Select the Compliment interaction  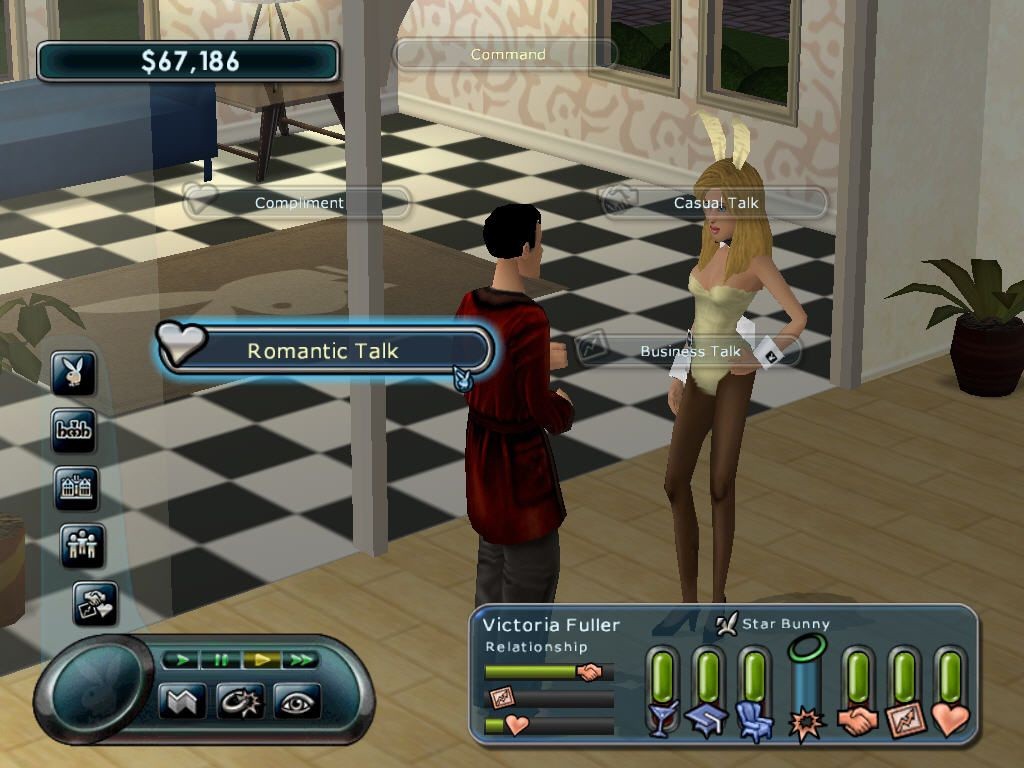click(298, 203)
